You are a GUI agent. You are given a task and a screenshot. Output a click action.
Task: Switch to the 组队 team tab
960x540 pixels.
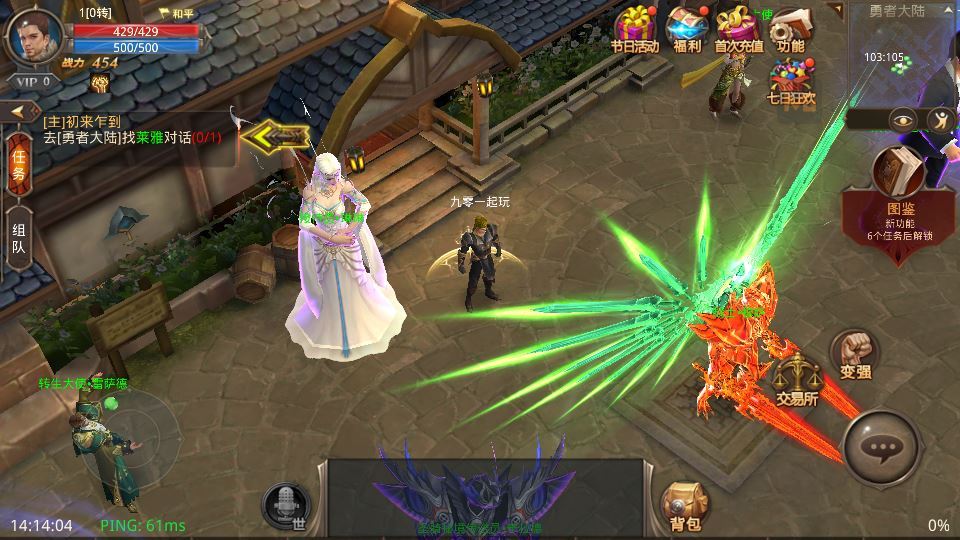tap(18, 240)
